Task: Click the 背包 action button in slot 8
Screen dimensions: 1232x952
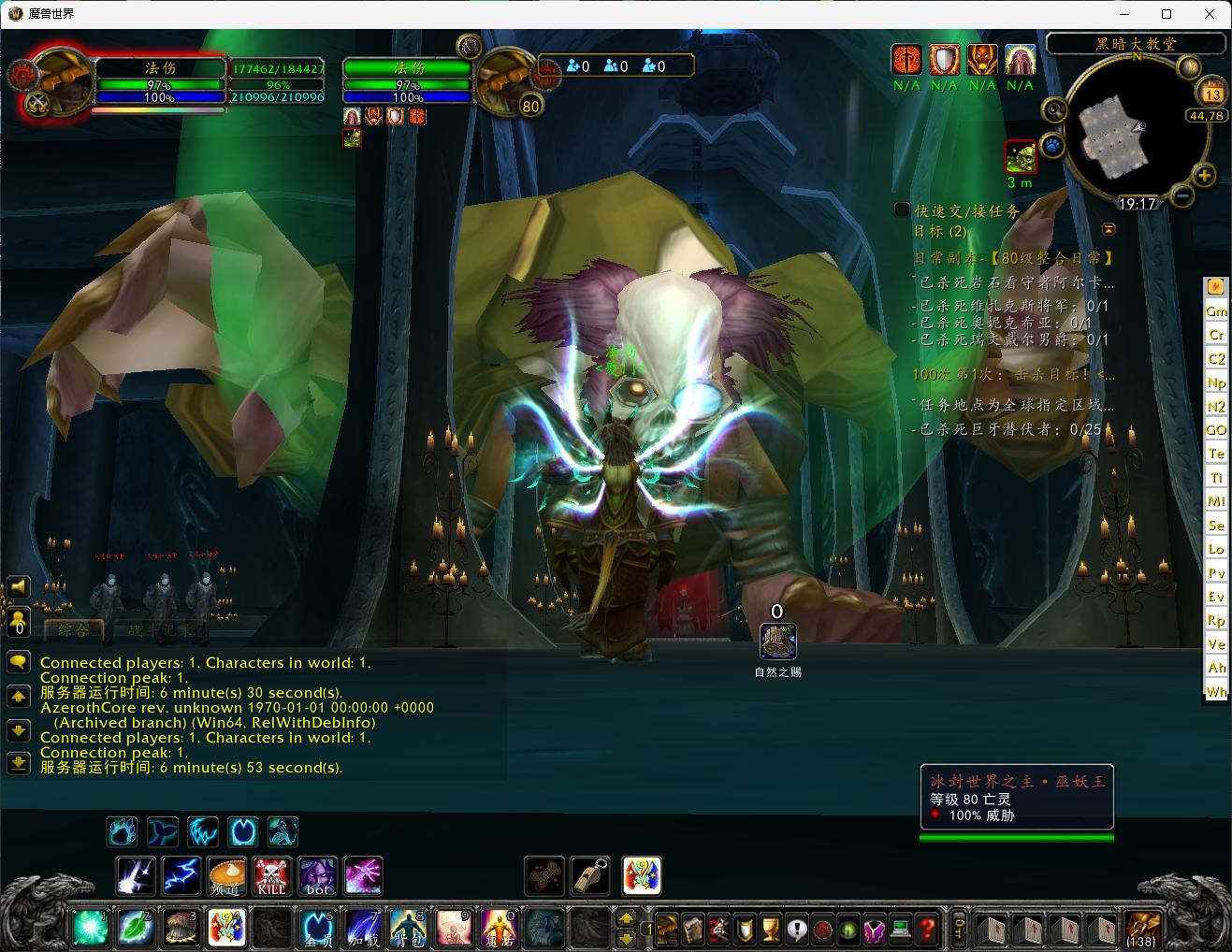Action: tap(408, 927)
